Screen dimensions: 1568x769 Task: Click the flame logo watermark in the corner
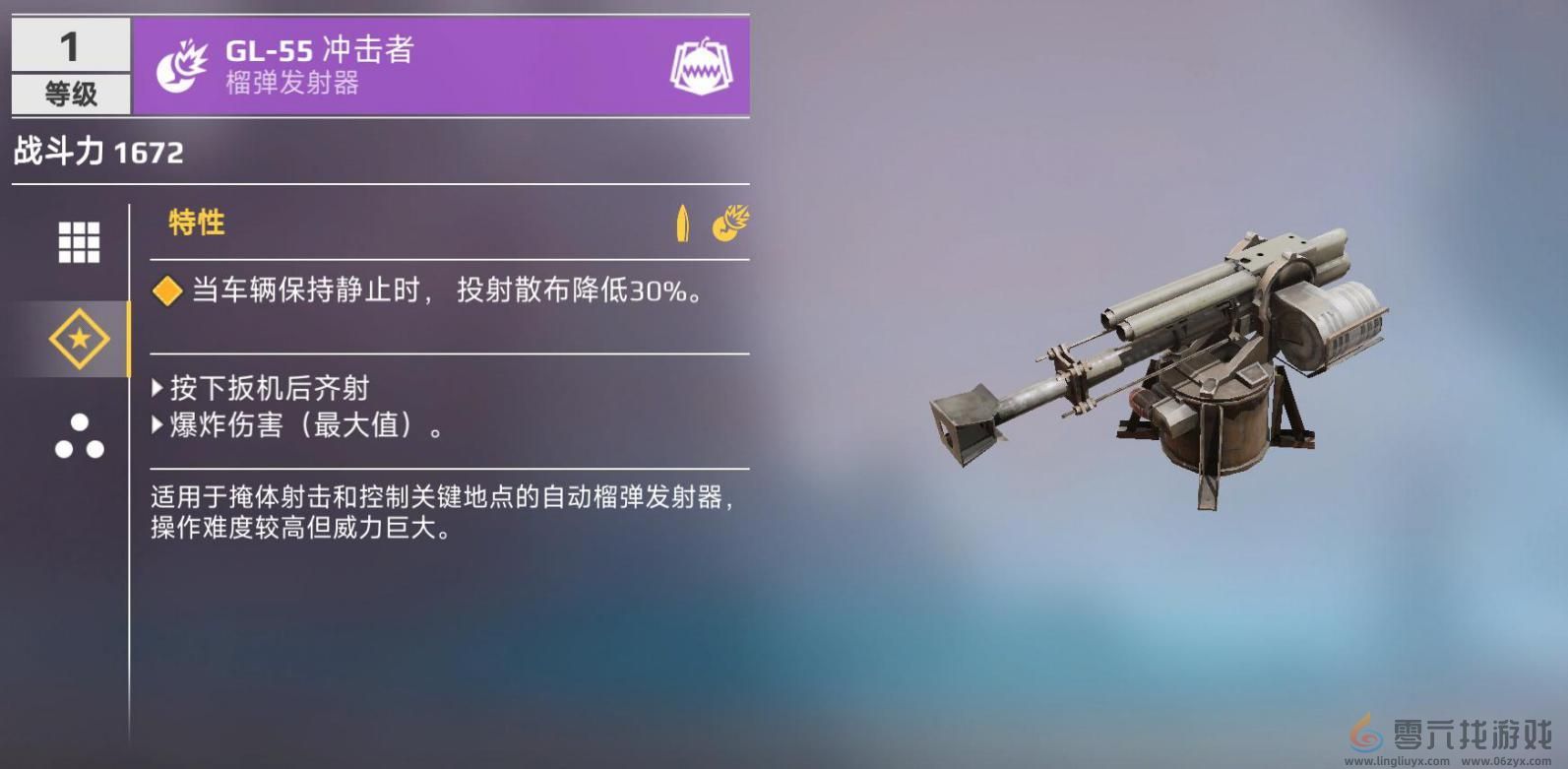pos(1366,736)
